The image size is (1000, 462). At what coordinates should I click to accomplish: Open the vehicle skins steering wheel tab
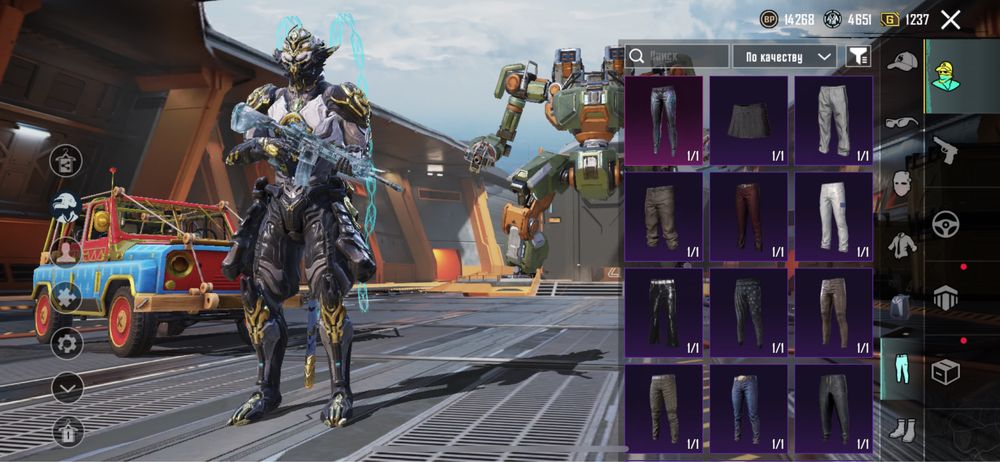(945, 224)
